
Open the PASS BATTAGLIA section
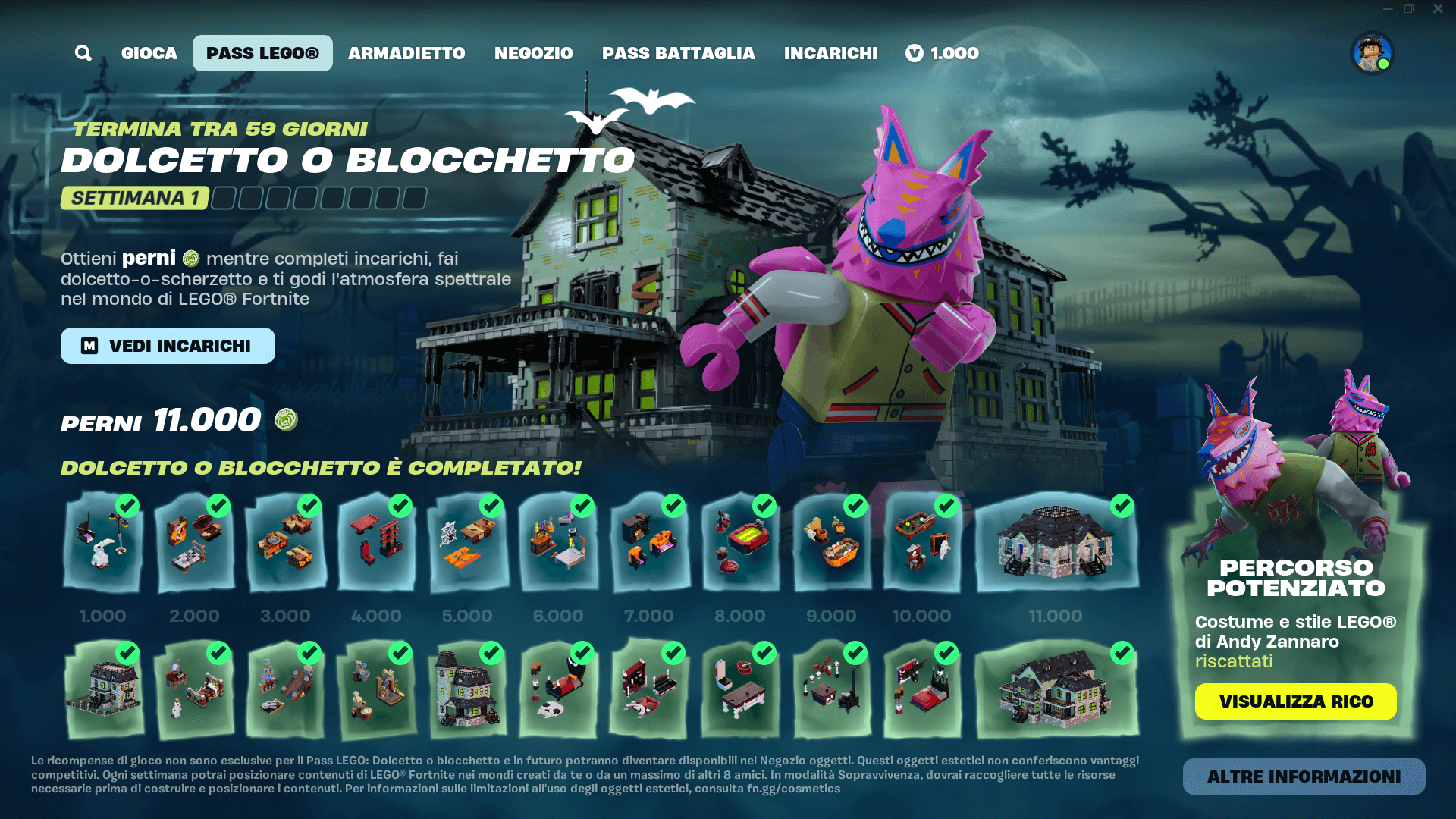pos(678,53)
